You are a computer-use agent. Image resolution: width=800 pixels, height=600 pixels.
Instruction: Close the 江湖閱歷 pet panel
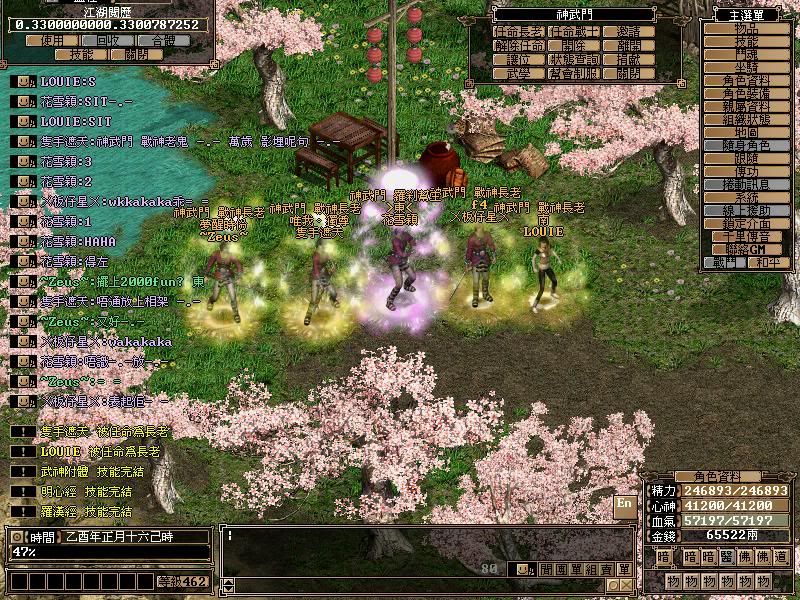pyautogui.click(x=136, y=55)
